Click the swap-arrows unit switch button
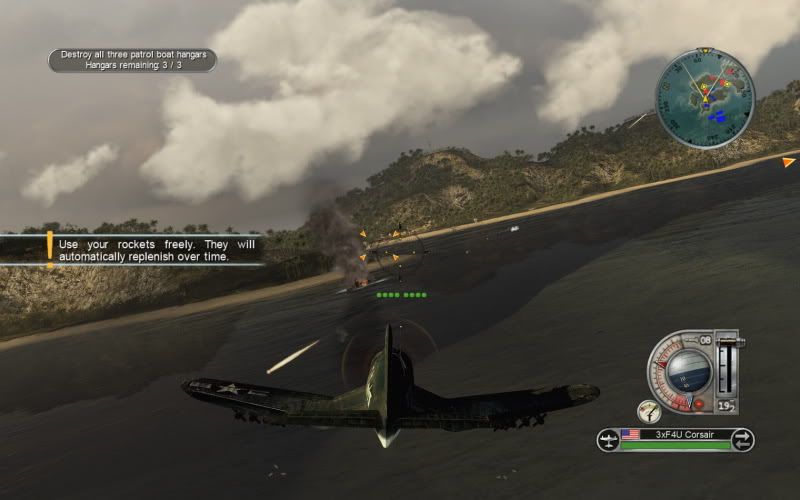The image size is (800, 500). point(742,439)
